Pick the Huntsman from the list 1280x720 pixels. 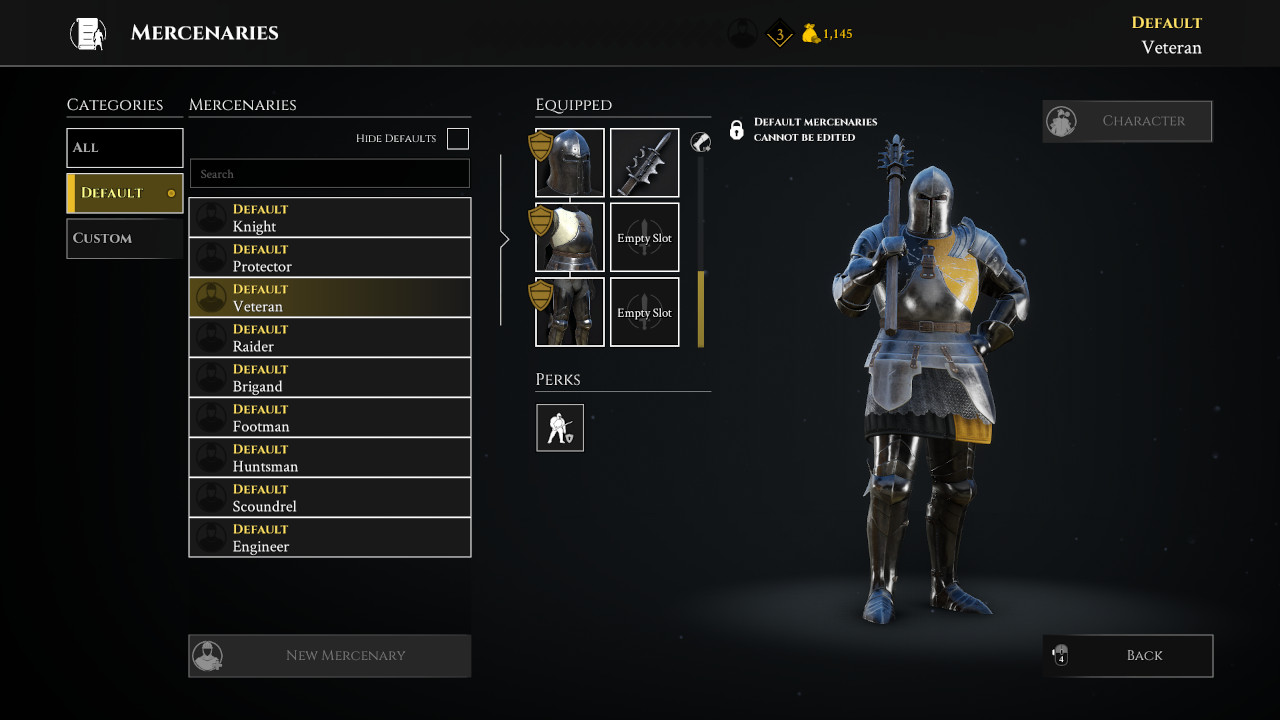click(330, 458)
